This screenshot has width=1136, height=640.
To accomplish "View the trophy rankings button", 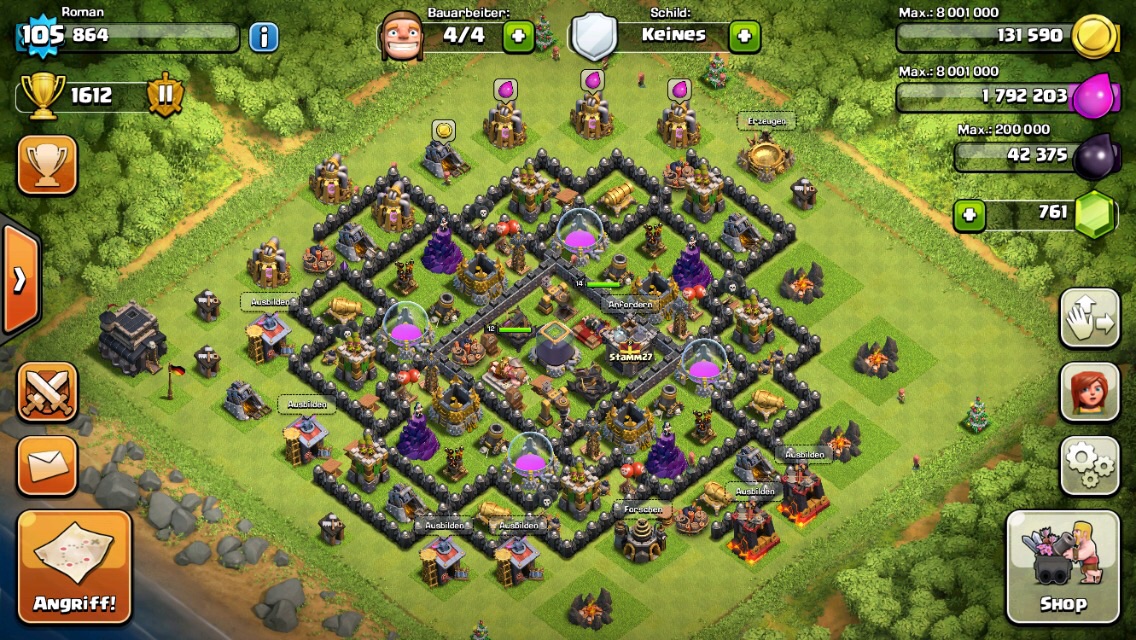I will point(47,165).
